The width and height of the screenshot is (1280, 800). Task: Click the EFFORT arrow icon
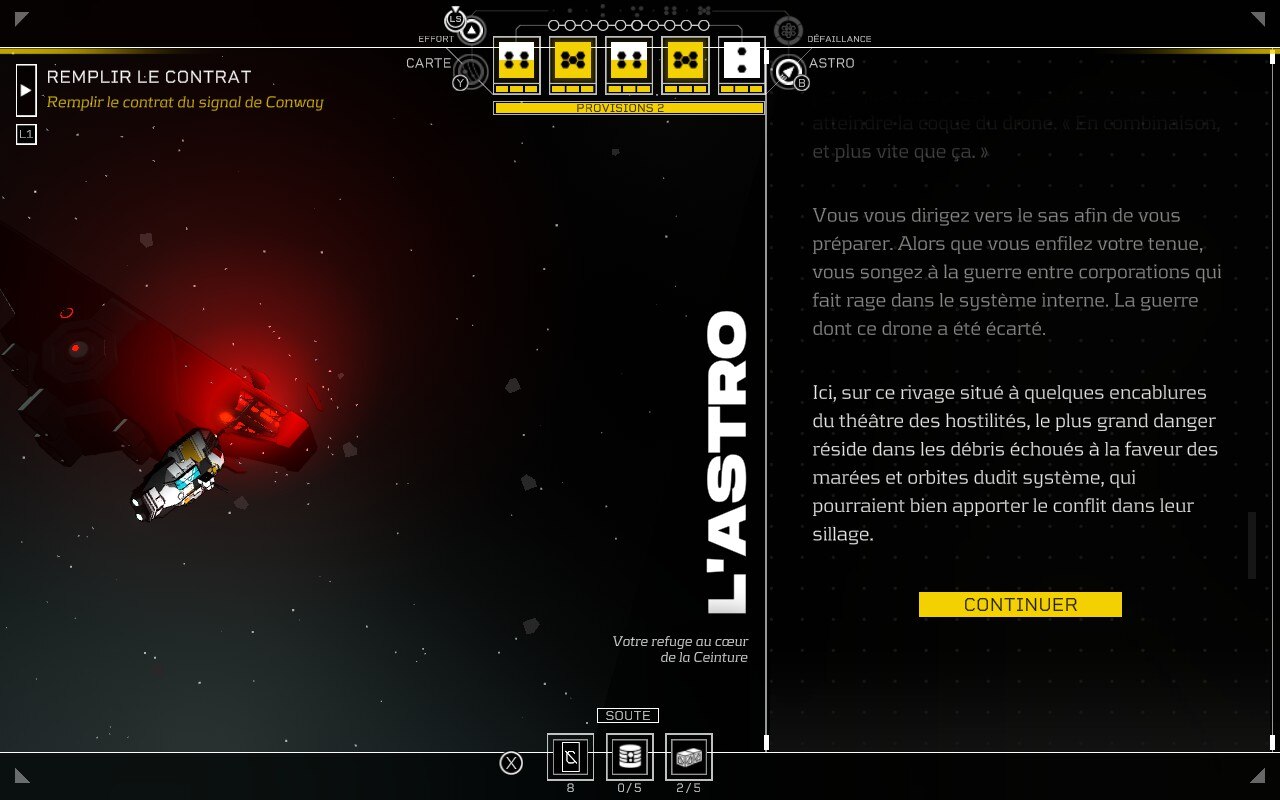click(x=471, y=31)
